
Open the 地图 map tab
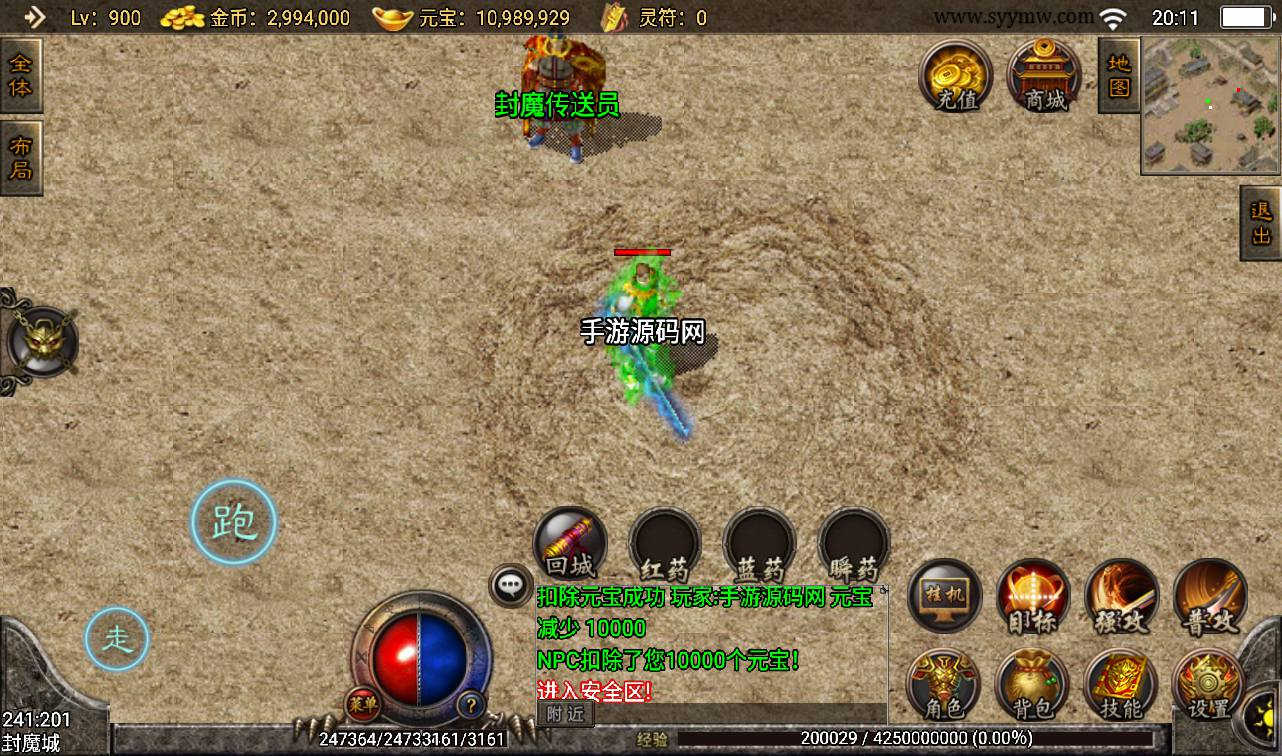1119,76
